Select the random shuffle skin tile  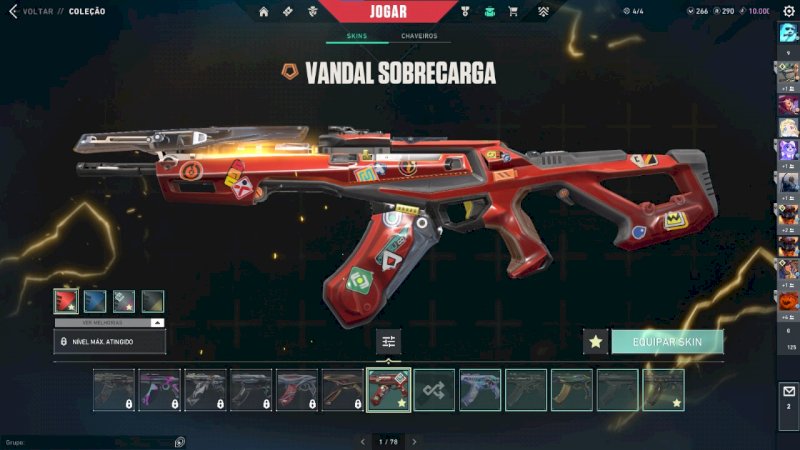click(435, 390)
